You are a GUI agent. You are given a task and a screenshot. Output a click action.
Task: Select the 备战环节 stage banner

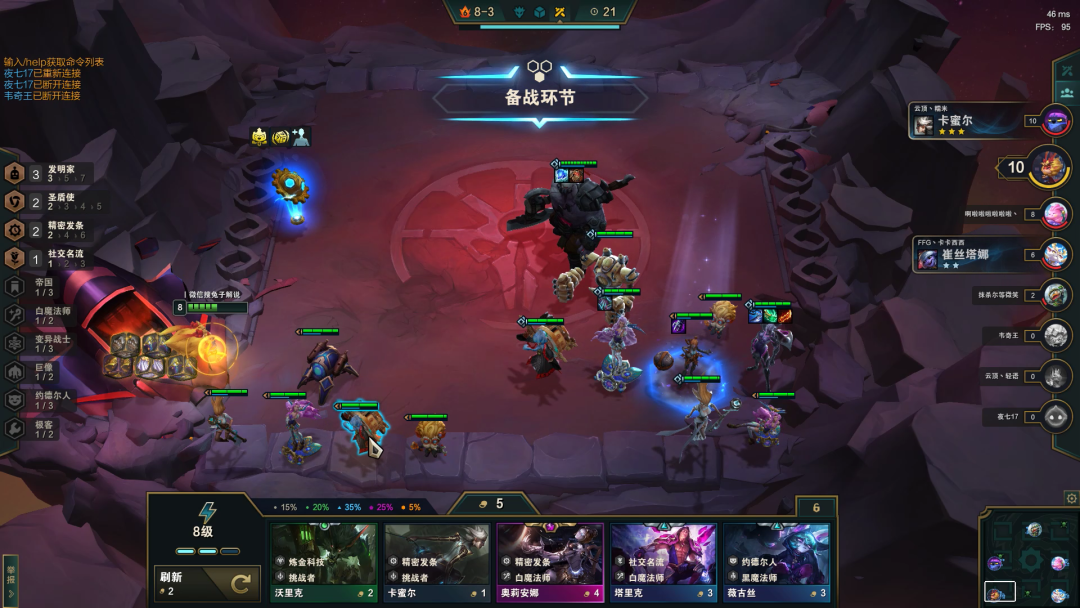[x=540, y=98]
